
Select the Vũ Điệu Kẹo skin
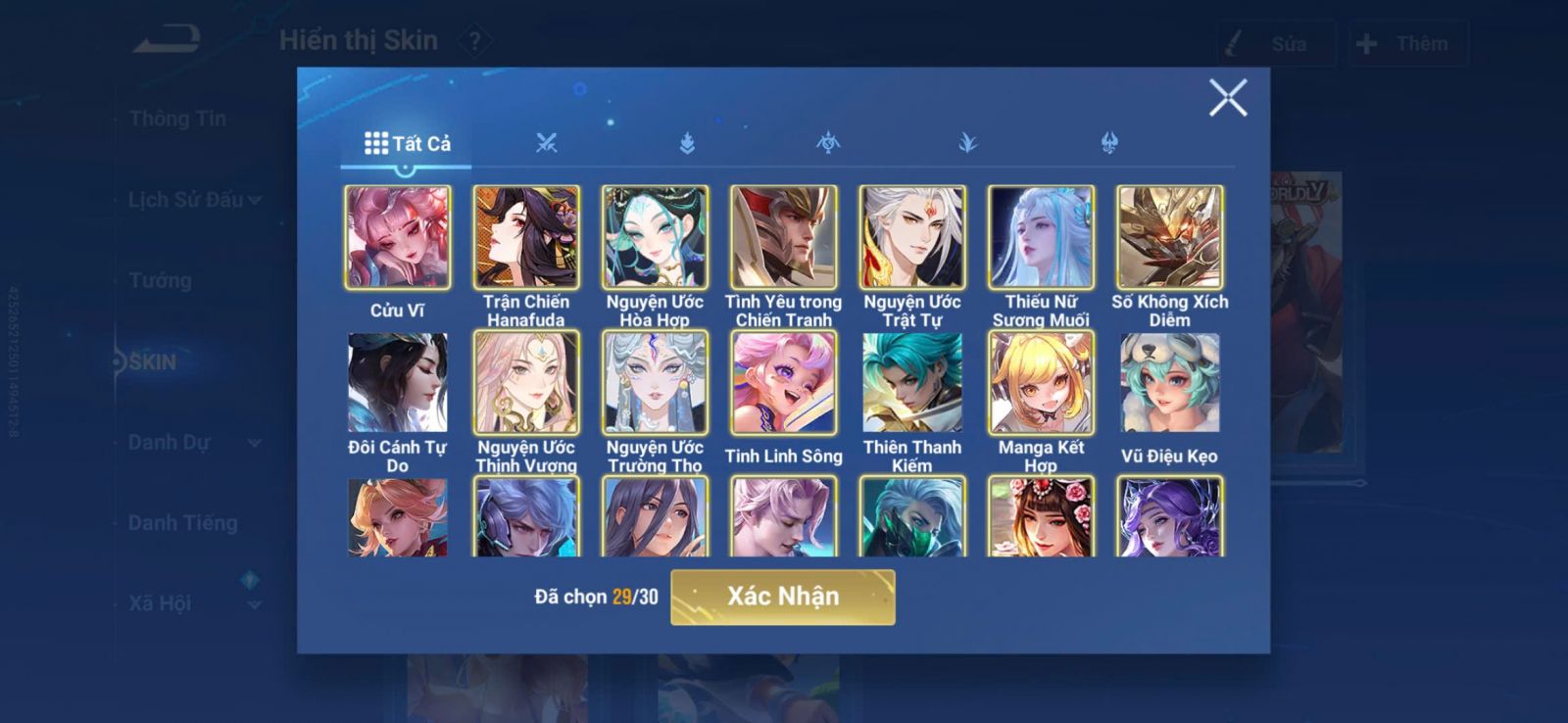click(x=1170, y=383)
